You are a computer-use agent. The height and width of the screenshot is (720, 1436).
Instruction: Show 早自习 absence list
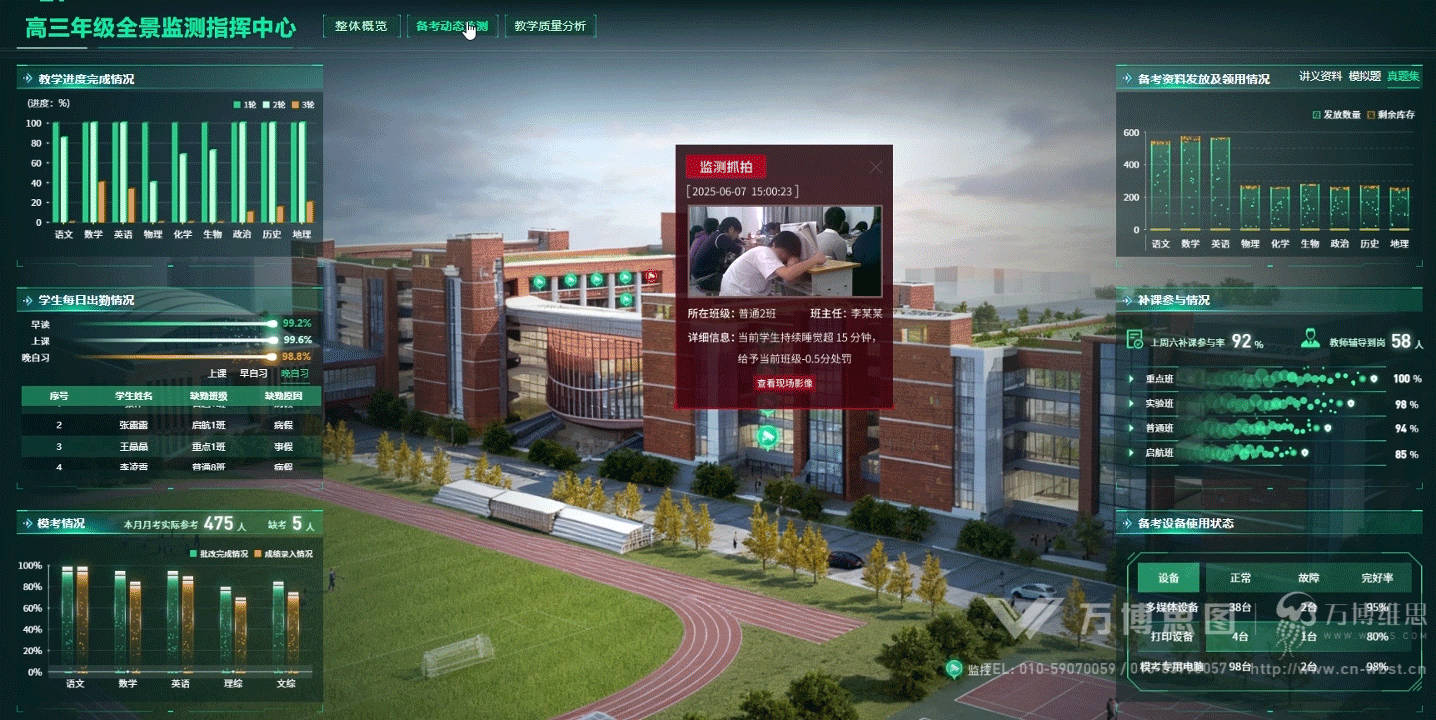[253, 374]
